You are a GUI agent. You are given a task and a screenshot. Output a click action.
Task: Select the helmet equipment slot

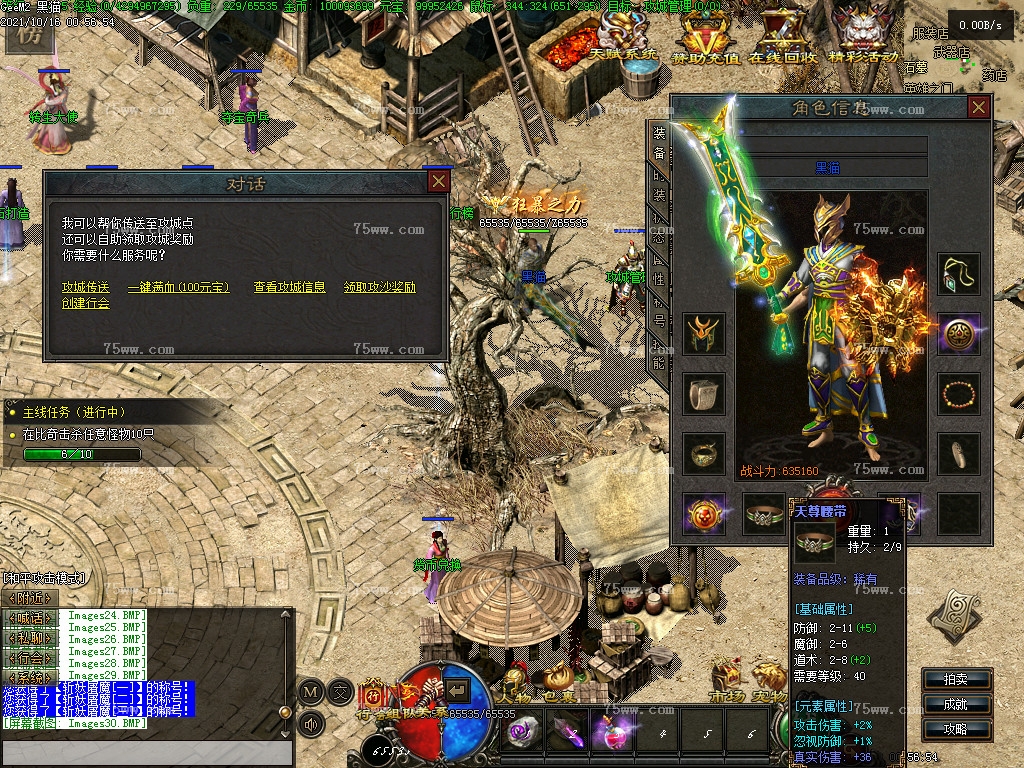[703, 334]
